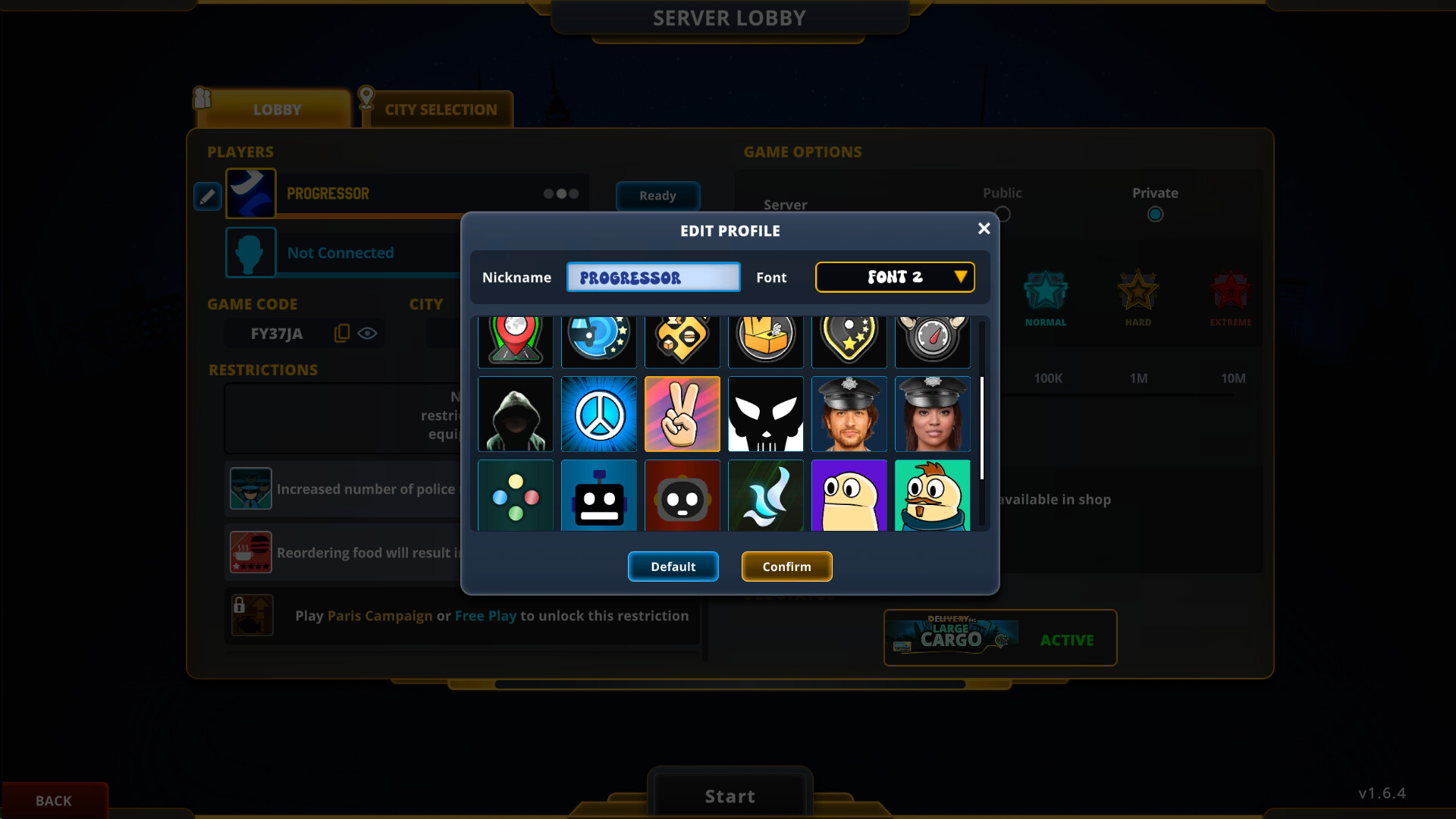1456x819 pixels.
Task: Select the mustached duck avatar
Action: tap(932, 495)
